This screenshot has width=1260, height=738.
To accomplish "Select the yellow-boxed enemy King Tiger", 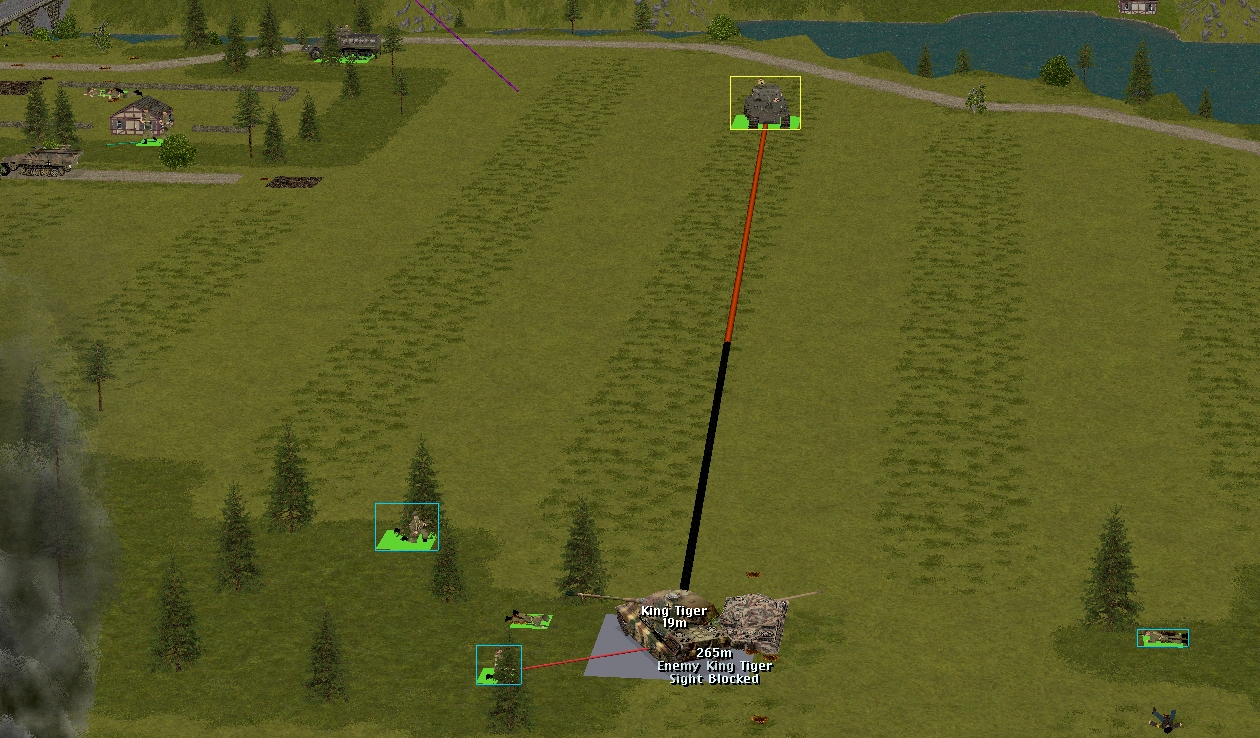I will (x=765, y=103).
